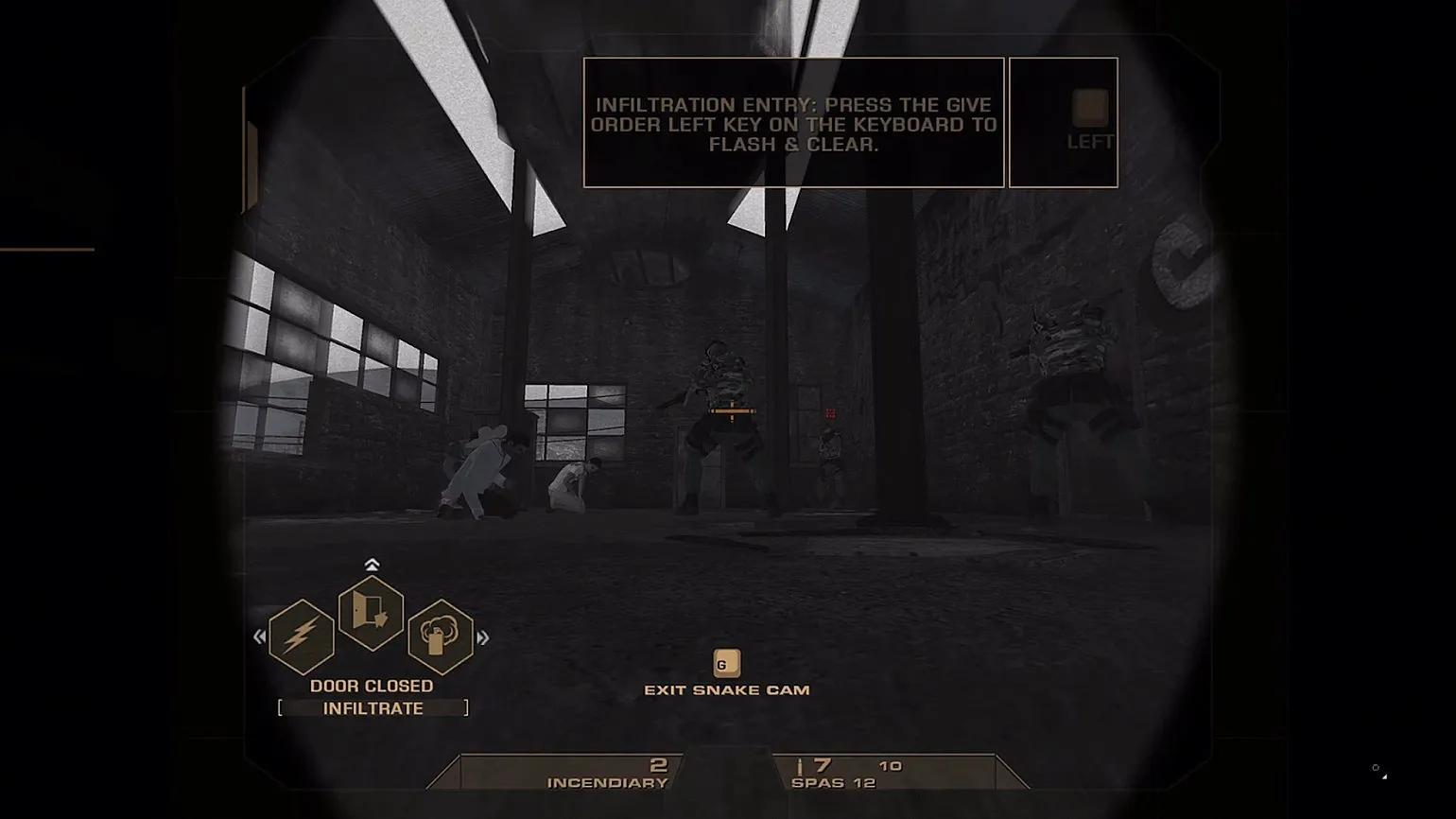This screenshot has height=819, width=1456.
Task: Click the left arrow beside the order icons
Action: click(260, 637)
